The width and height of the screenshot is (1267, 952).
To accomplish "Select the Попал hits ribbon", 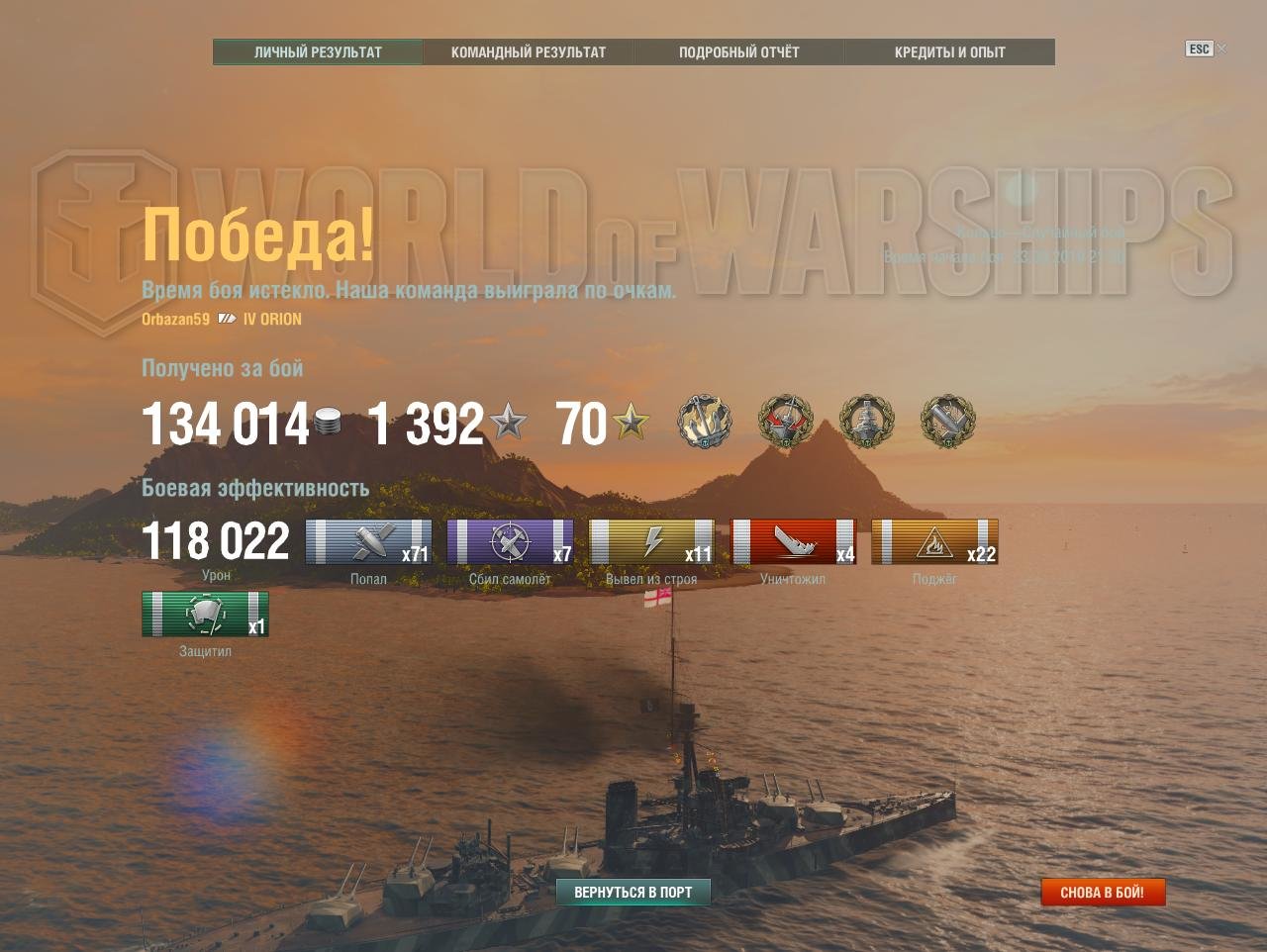I will (368, 541).
